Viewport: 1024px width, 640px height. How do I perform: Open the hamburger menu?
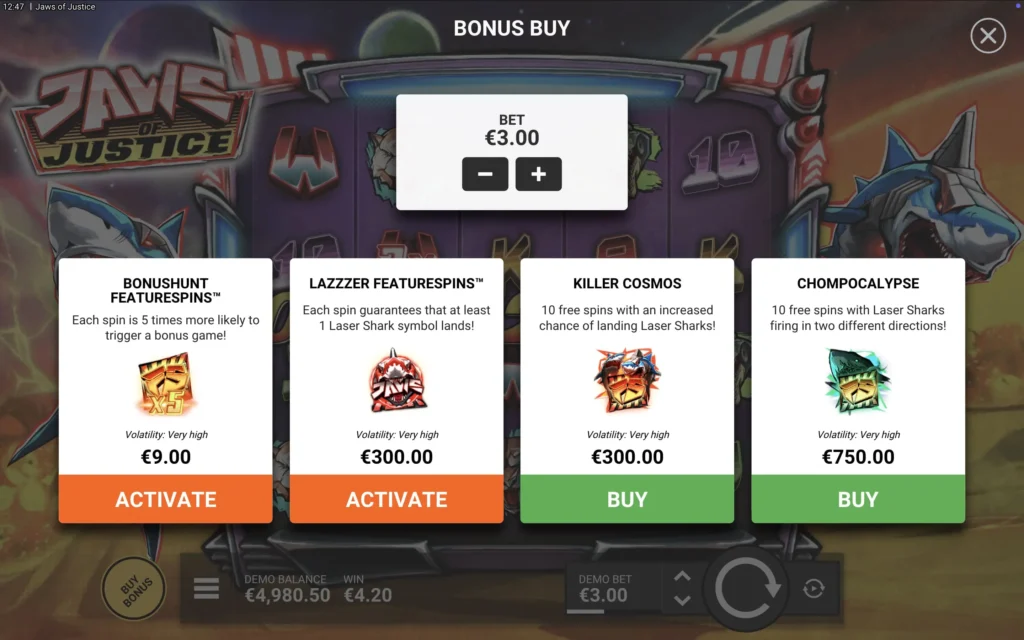[x=206, y=588]
